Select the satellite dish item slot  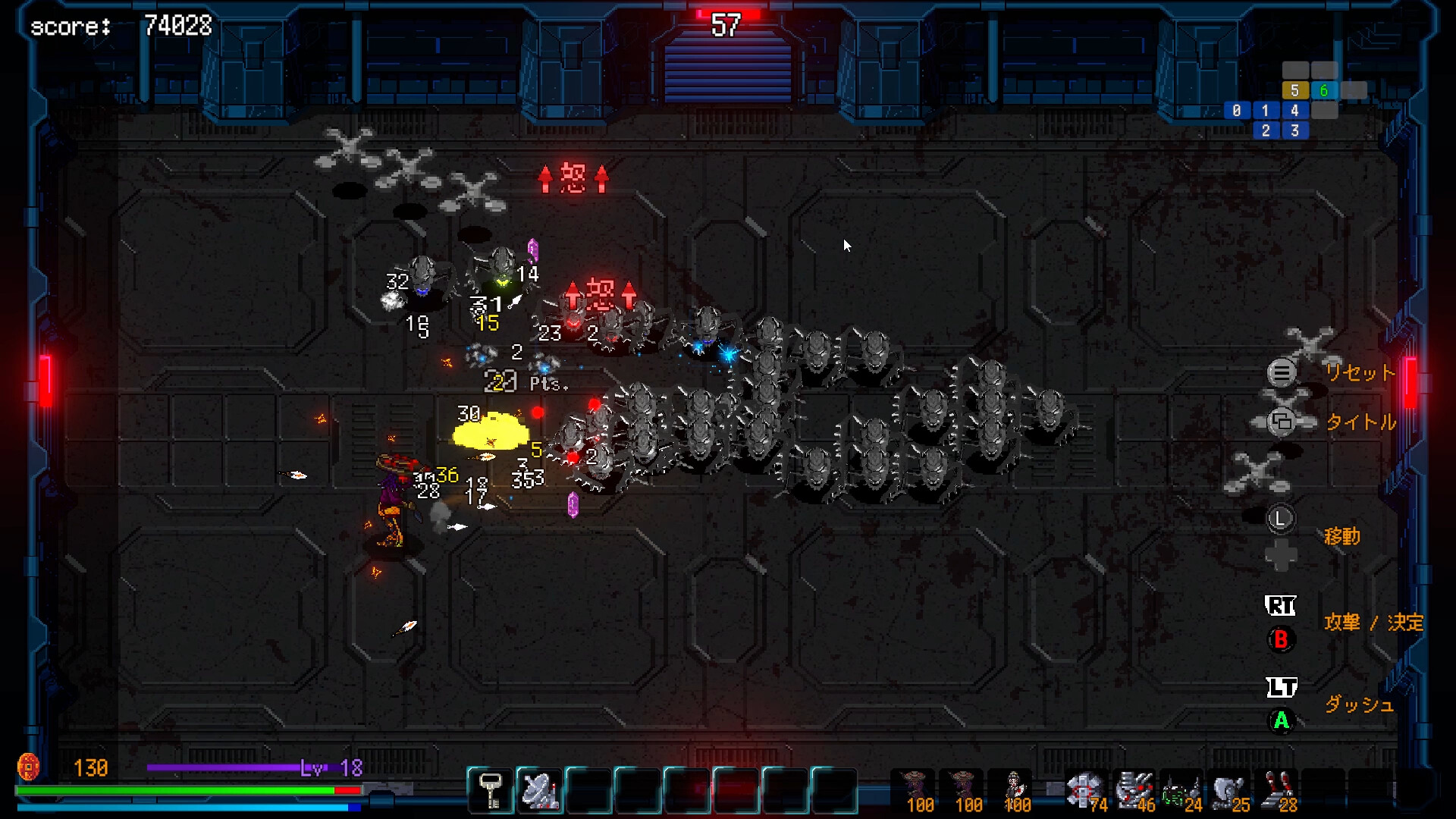click(539, 790)
